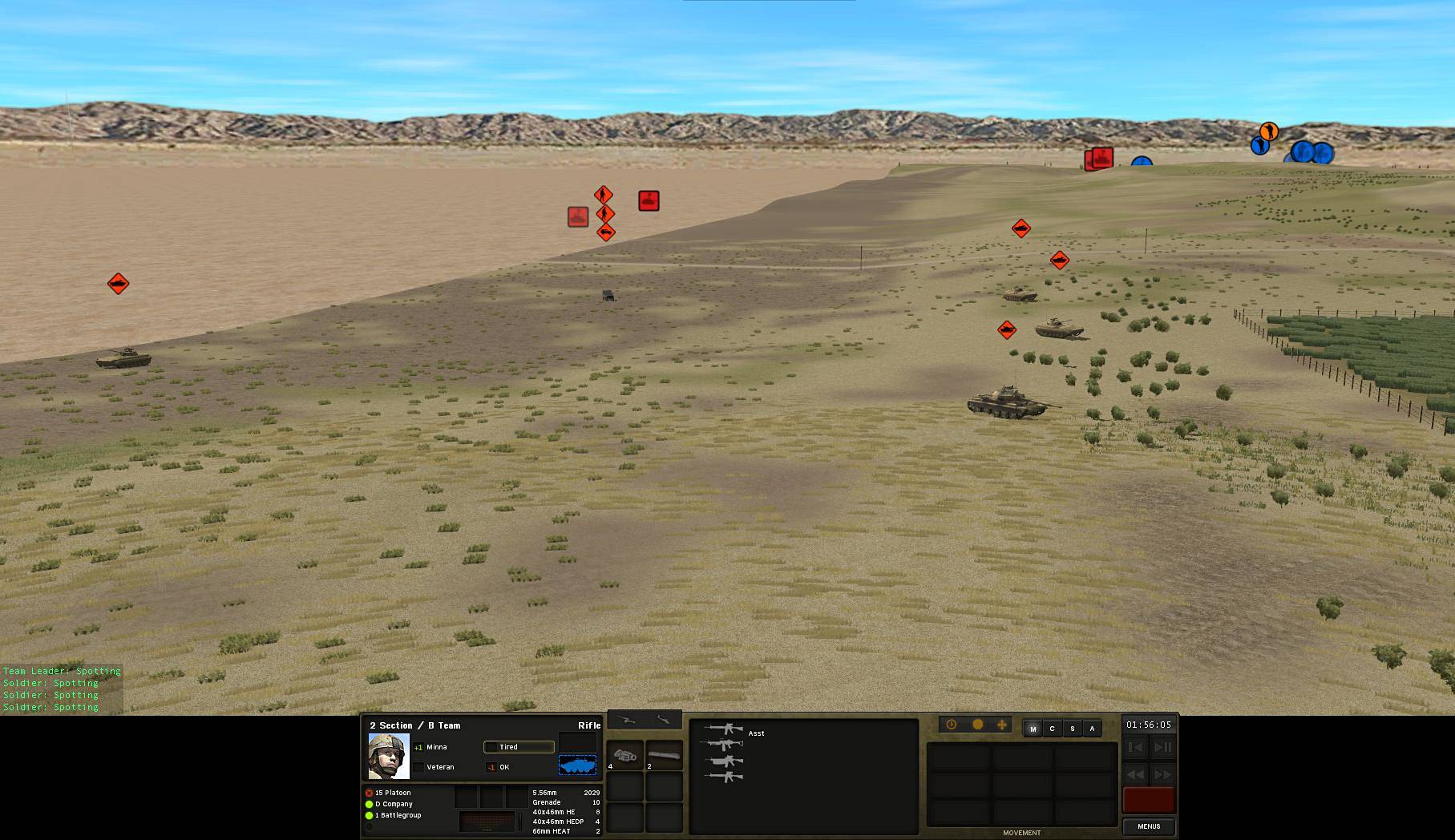Image resolution: width=1455 pixels, height=840 pixels.
Task: Switch to the C command tab
Action: [1053, 728]
